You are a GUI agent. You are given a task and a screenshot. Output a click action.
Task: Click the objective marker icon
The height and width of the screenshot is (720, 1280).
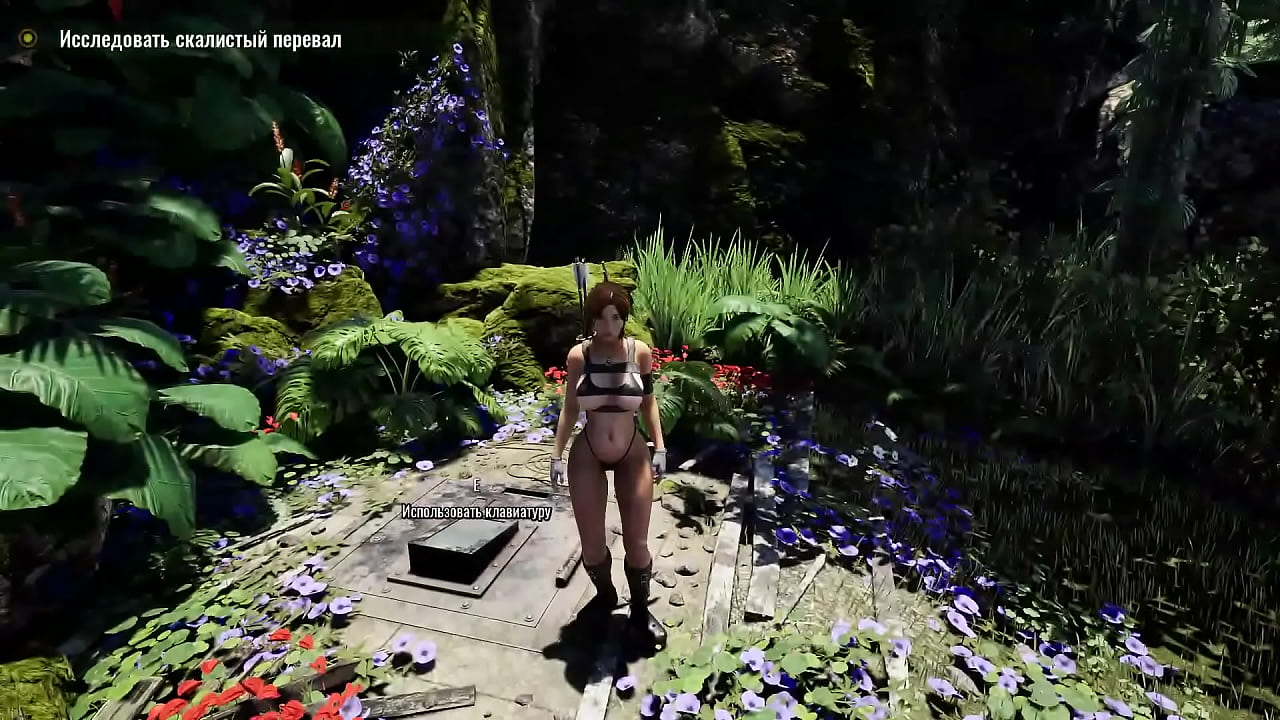click(28, 39)
